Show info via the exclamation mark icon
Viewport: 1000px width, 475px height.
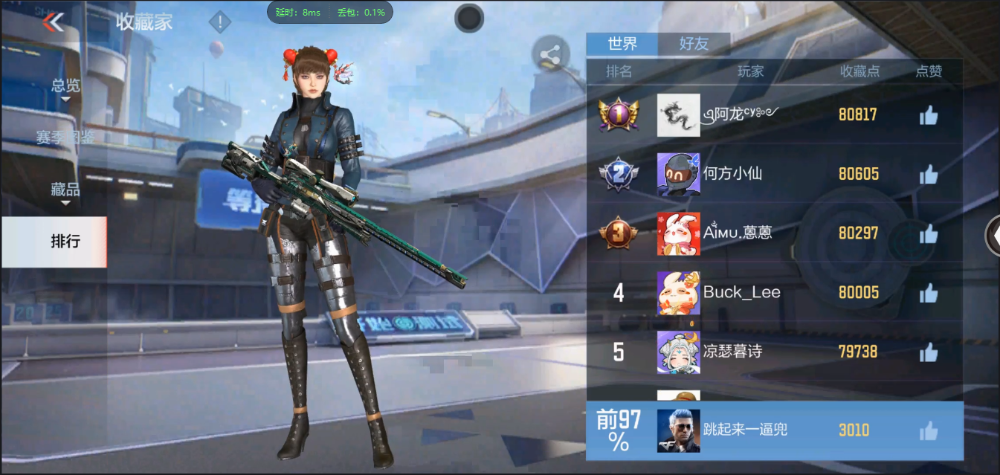click(x=220, y=22)
